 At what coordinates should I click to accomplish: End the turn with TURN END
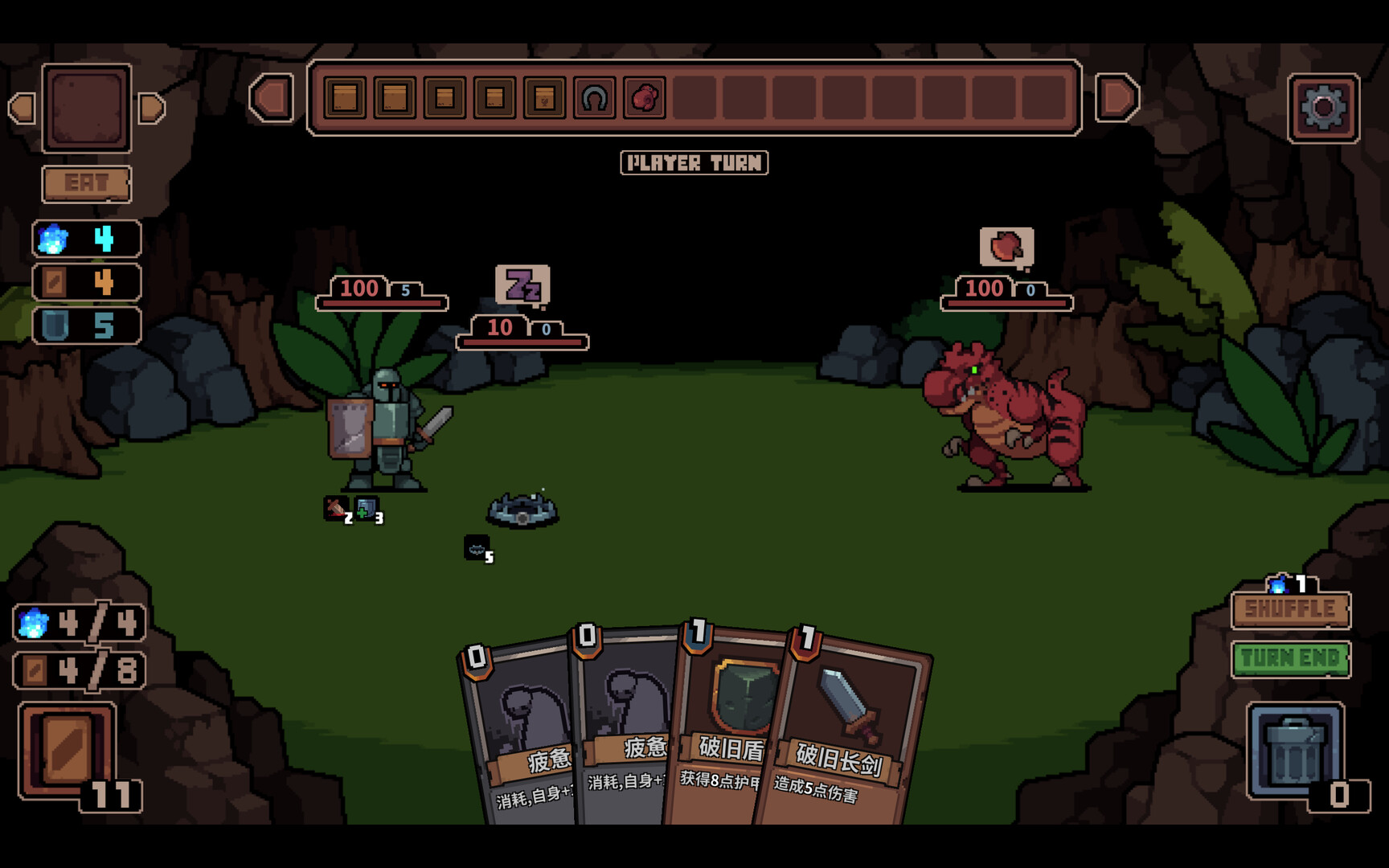pos(1290,659)
